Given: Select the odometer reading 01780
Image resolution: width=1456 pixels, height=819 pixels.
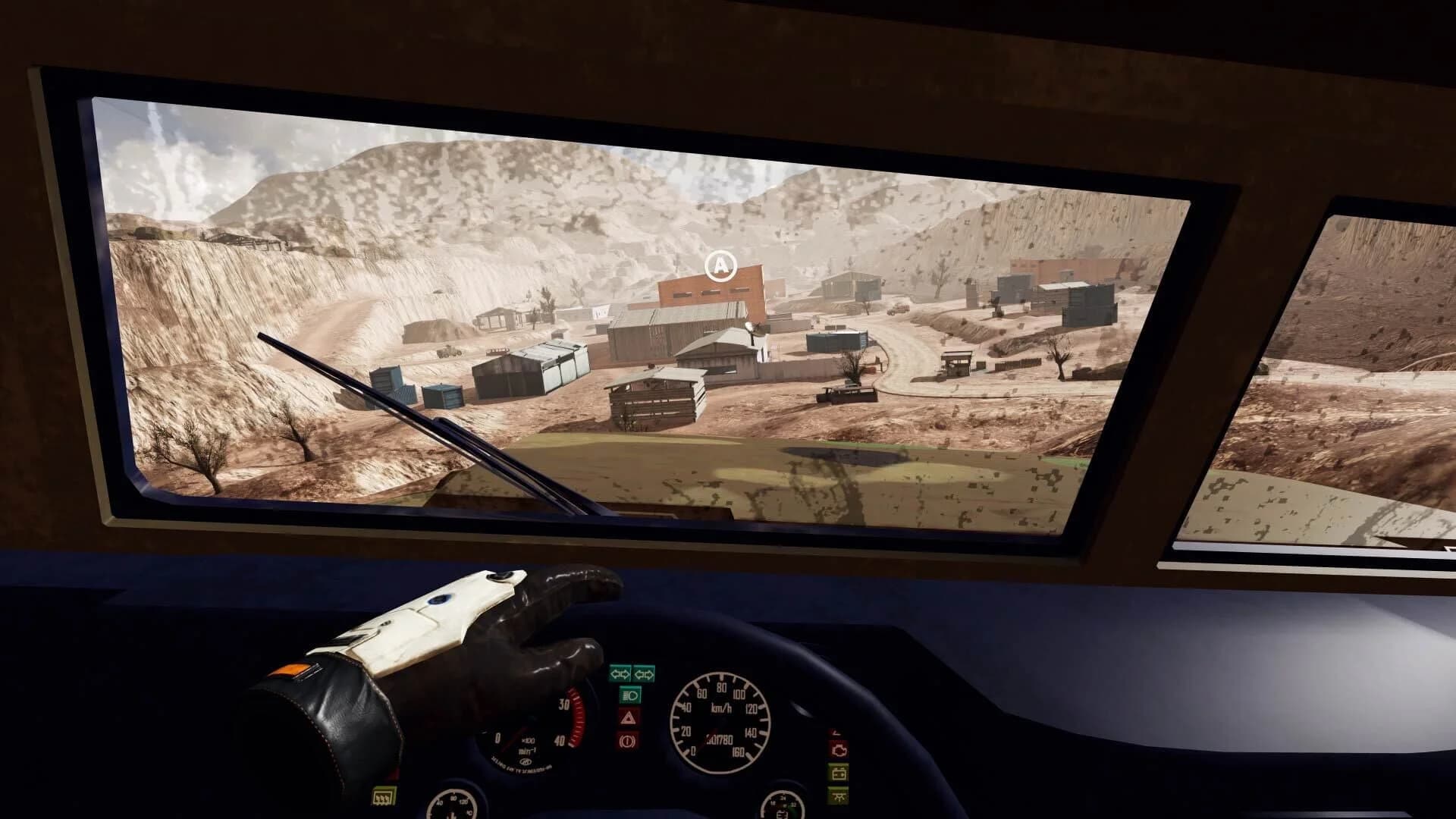Looking at the screenshot, I should point(717,740).
